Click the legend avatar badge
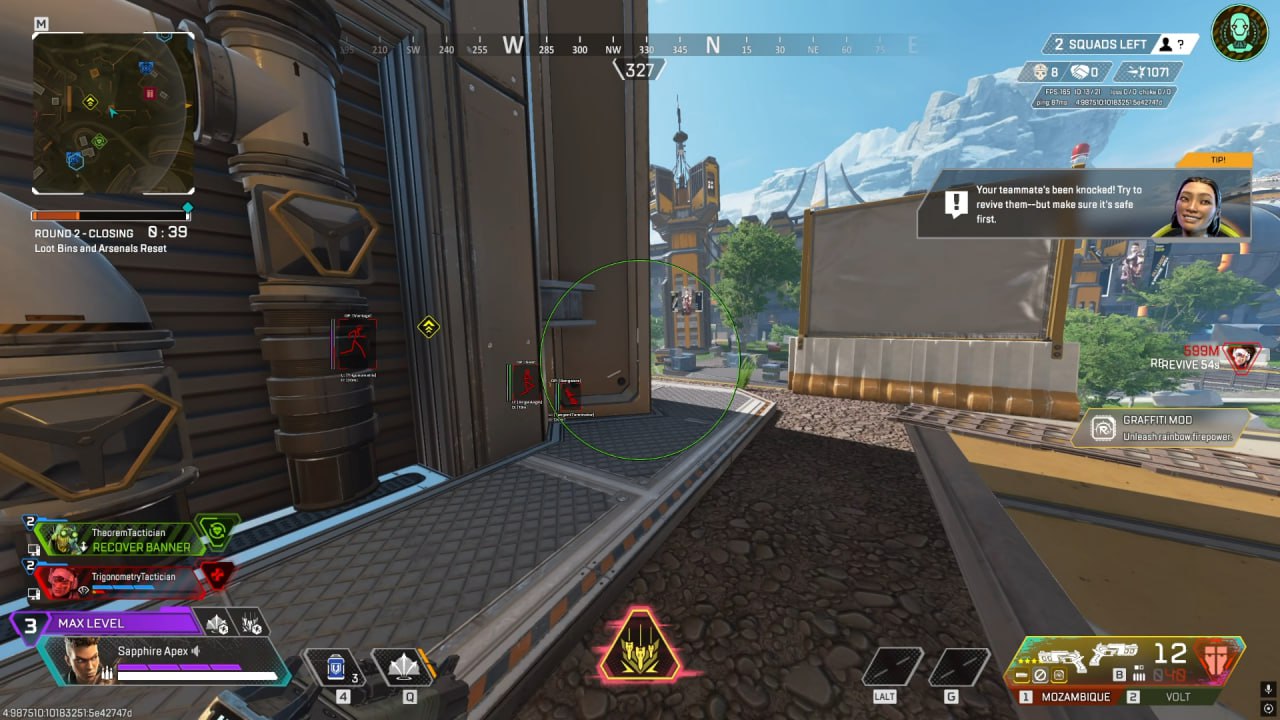Image resolution: width=1280 pixels, height=720 pixels. tap(1240, 33)
